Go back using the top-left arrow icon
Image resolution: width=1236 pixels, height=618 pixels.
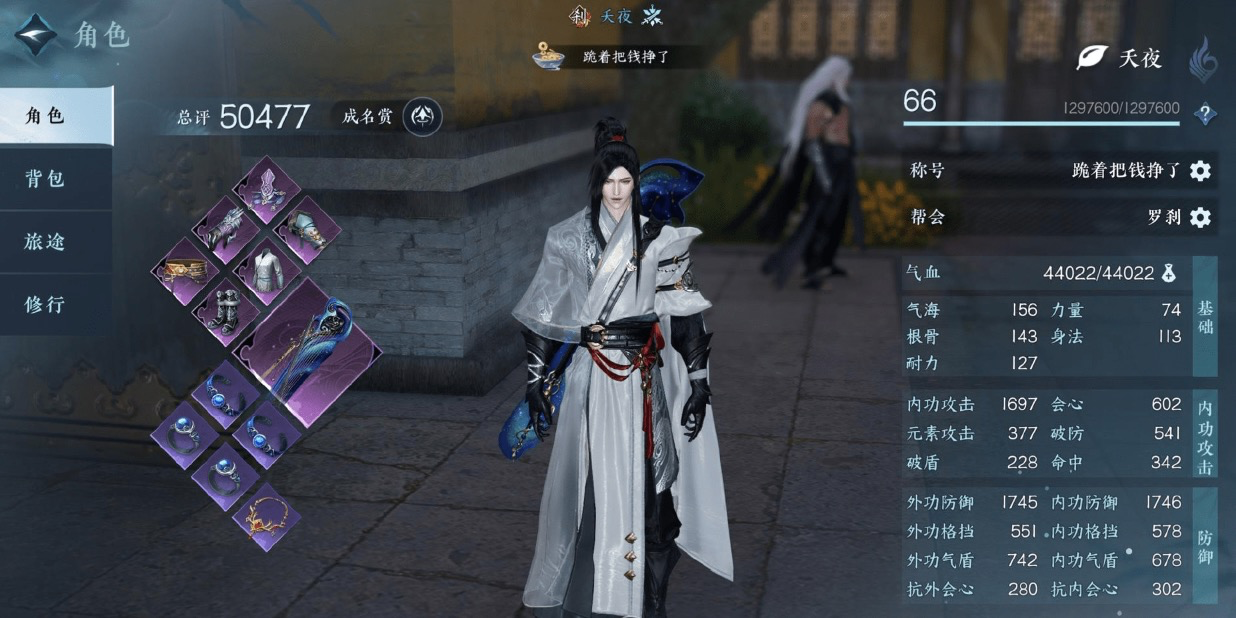click(x=36, y=34)
